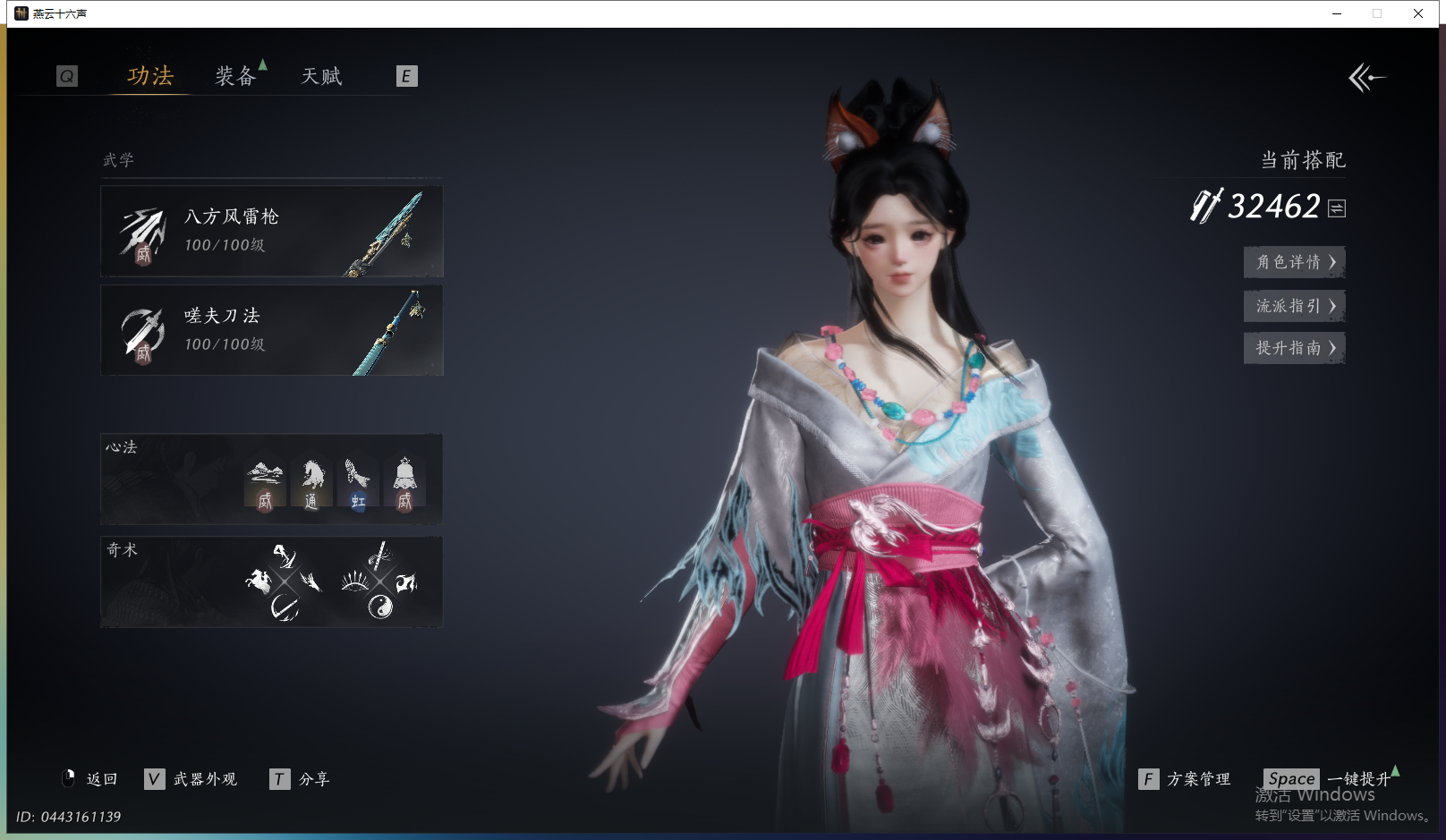Toggle the icon beside power score 32462
1446x840 pixels.
click(x=1337, y=208)
